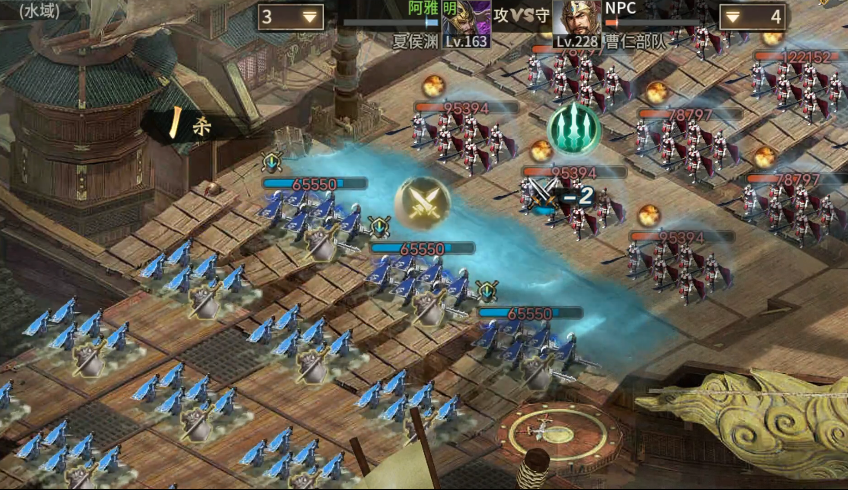Expand the defender's dropdown showing 4
Image resolution: width=848 pixels, height=490 pixels.
(751, 17)
